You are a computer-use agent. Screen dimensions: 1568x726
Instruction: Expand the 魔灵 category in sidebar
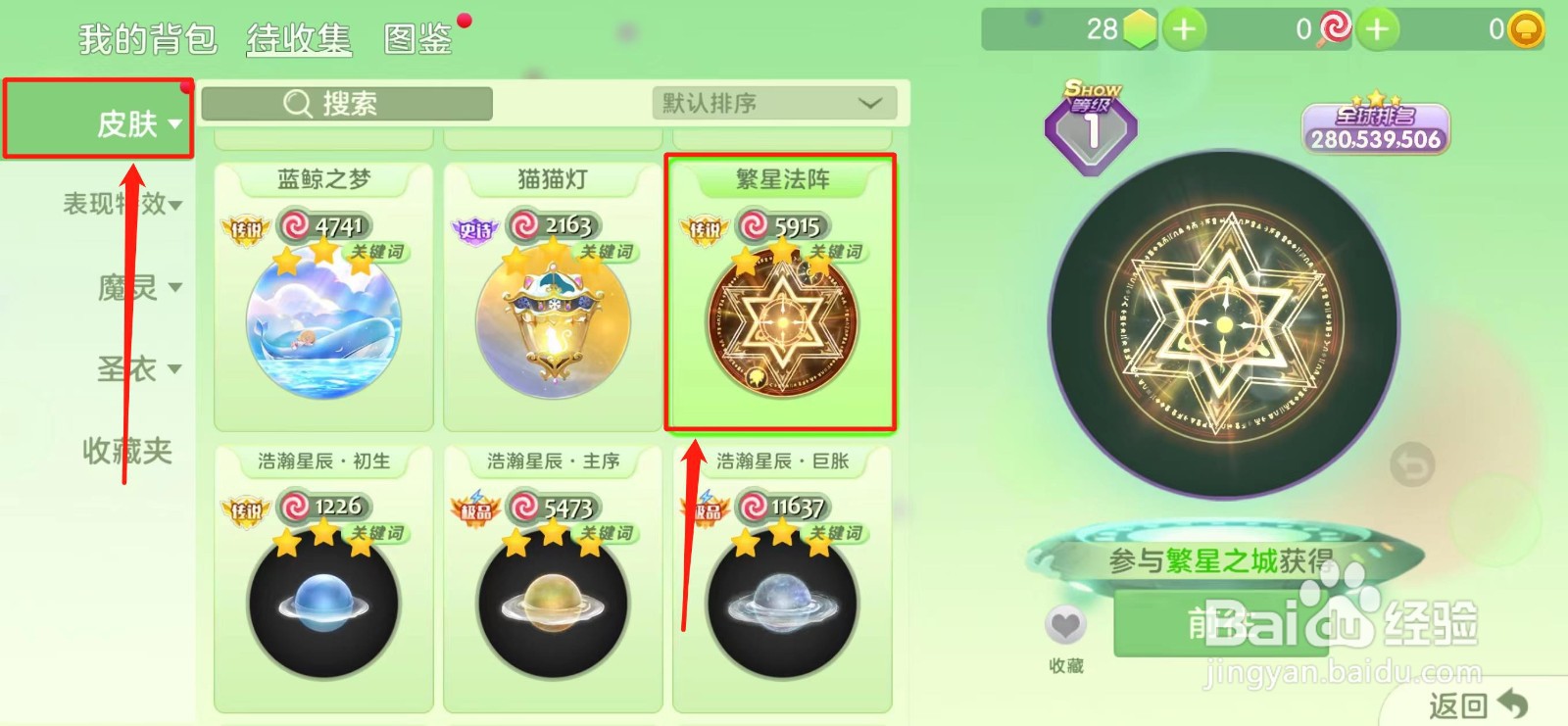tap(137, 287)
